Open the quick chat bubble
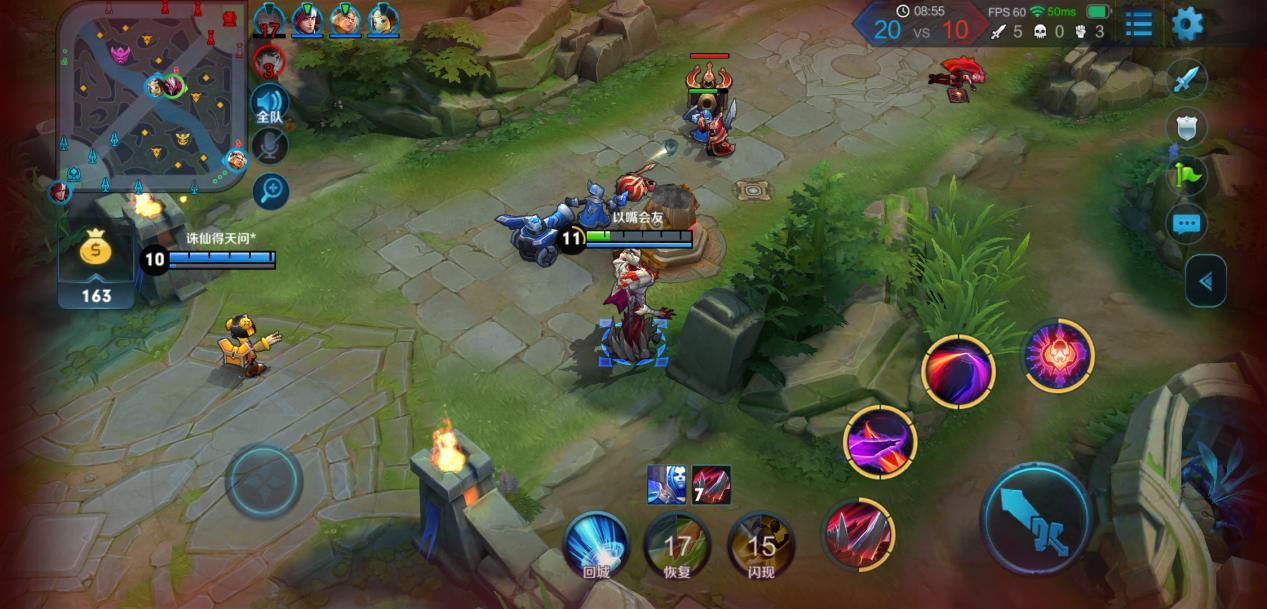The height and width of the screenshot is (609, 1267). coord(1186,223)
